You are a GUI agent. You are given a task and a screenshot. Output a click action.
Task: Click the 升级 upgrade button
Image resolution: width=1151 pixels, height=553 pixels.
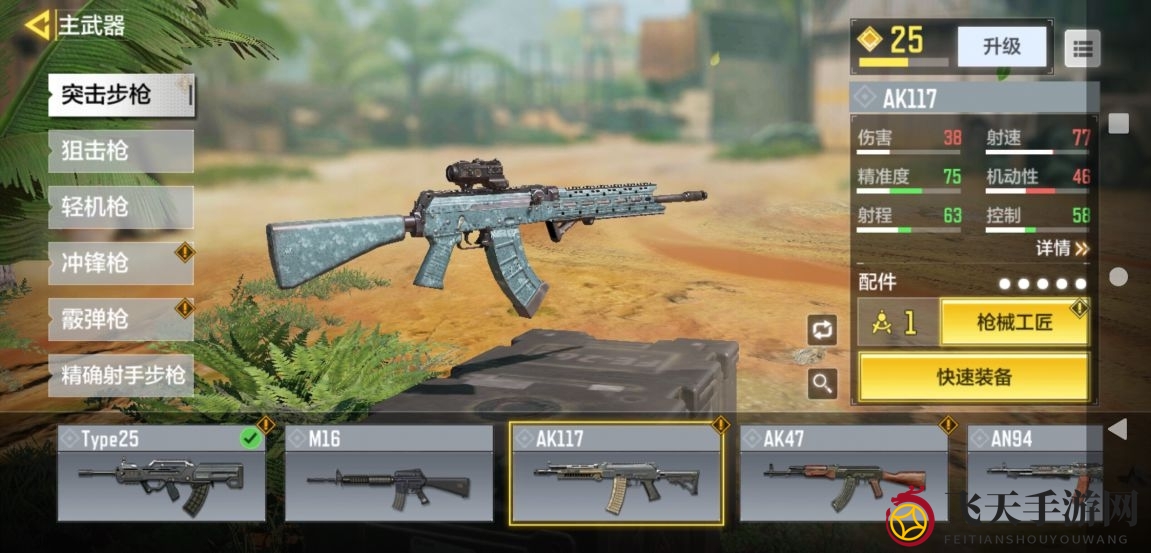click(1001, 47)
